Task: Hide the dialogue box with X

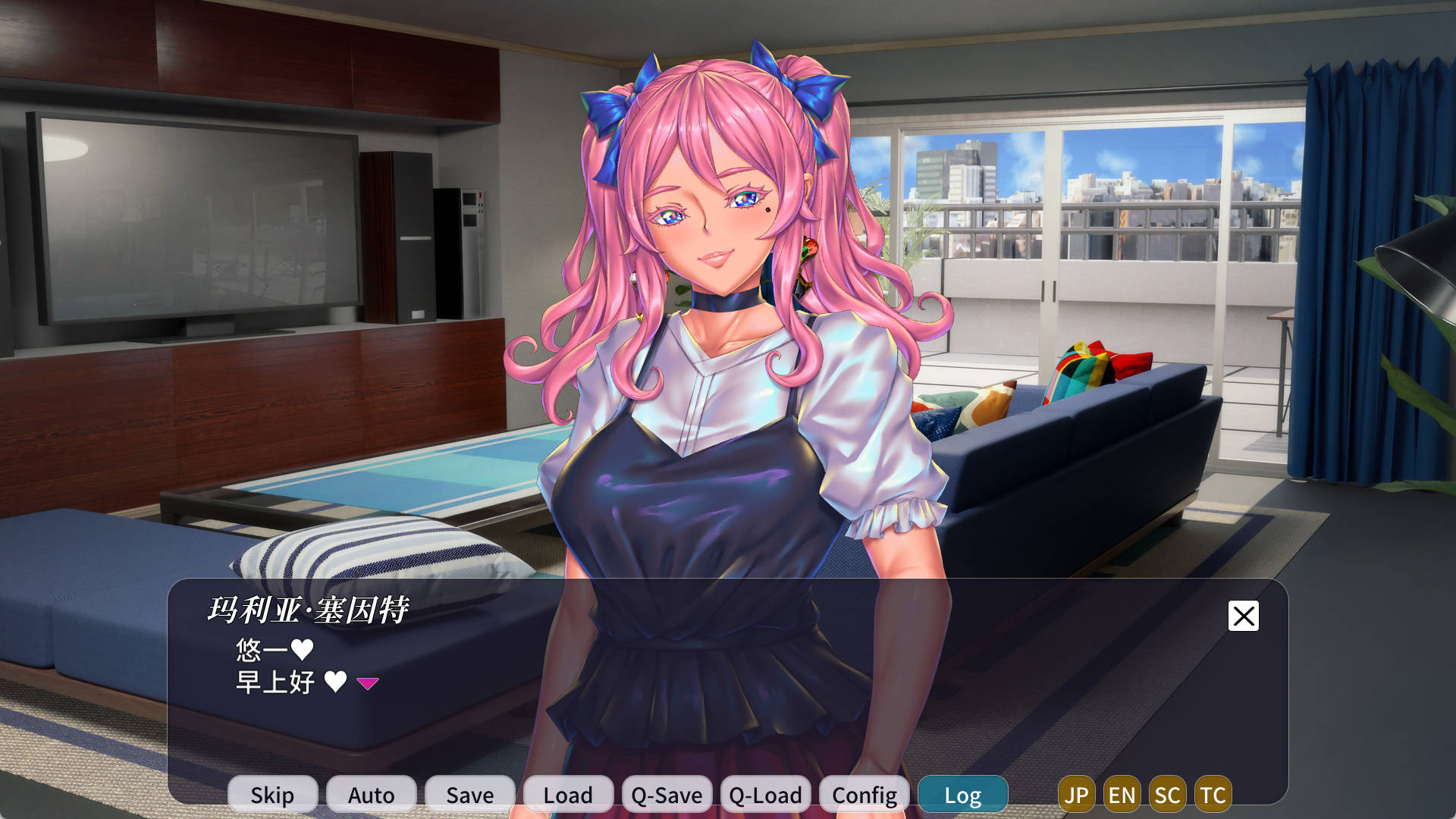Action: tap(1243, 616)
